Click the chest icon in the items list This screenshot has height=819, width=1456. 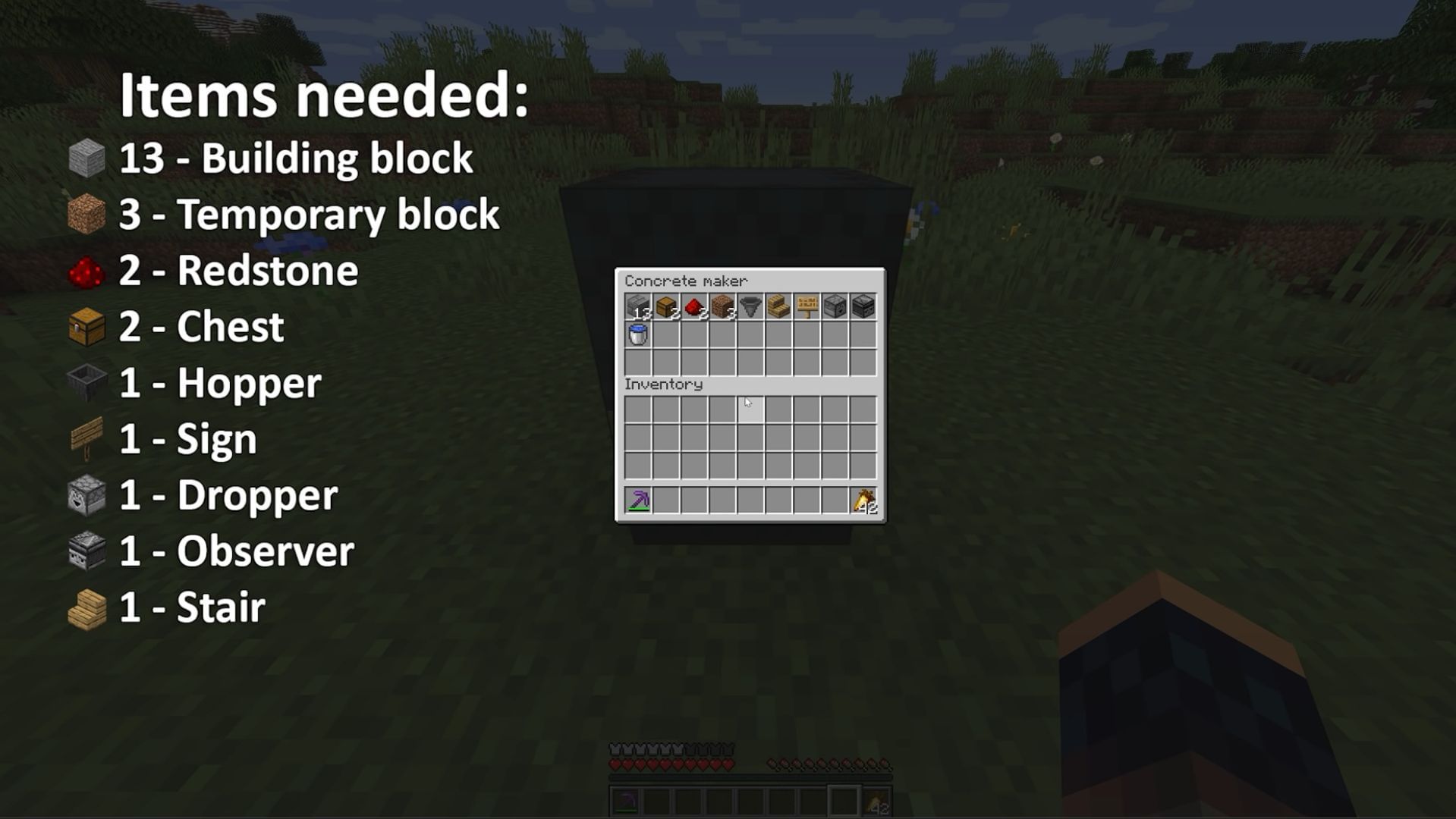pyautogui.click(x=86, y=328)
